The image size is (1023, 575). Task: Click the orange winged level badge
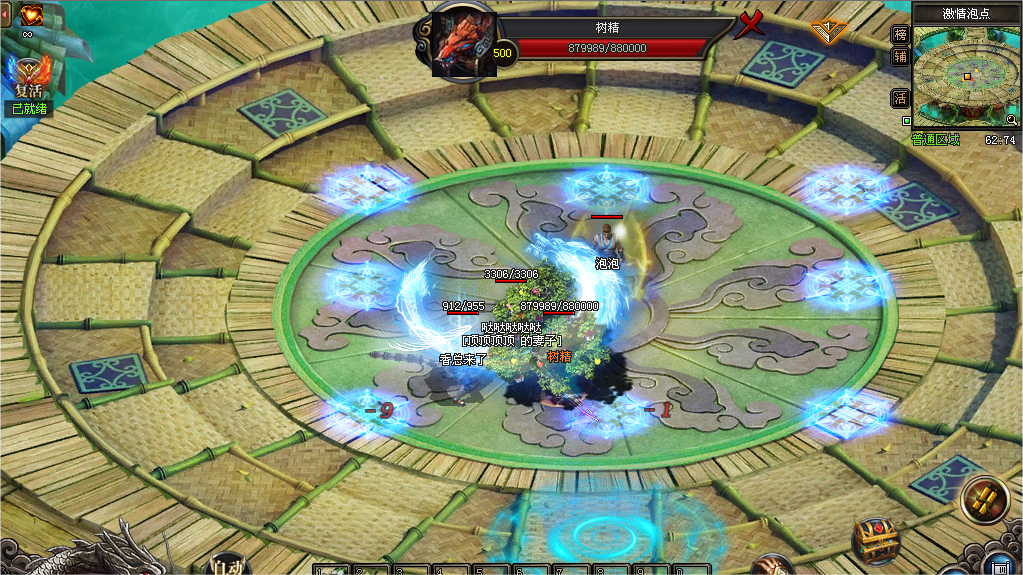(828, 30)
